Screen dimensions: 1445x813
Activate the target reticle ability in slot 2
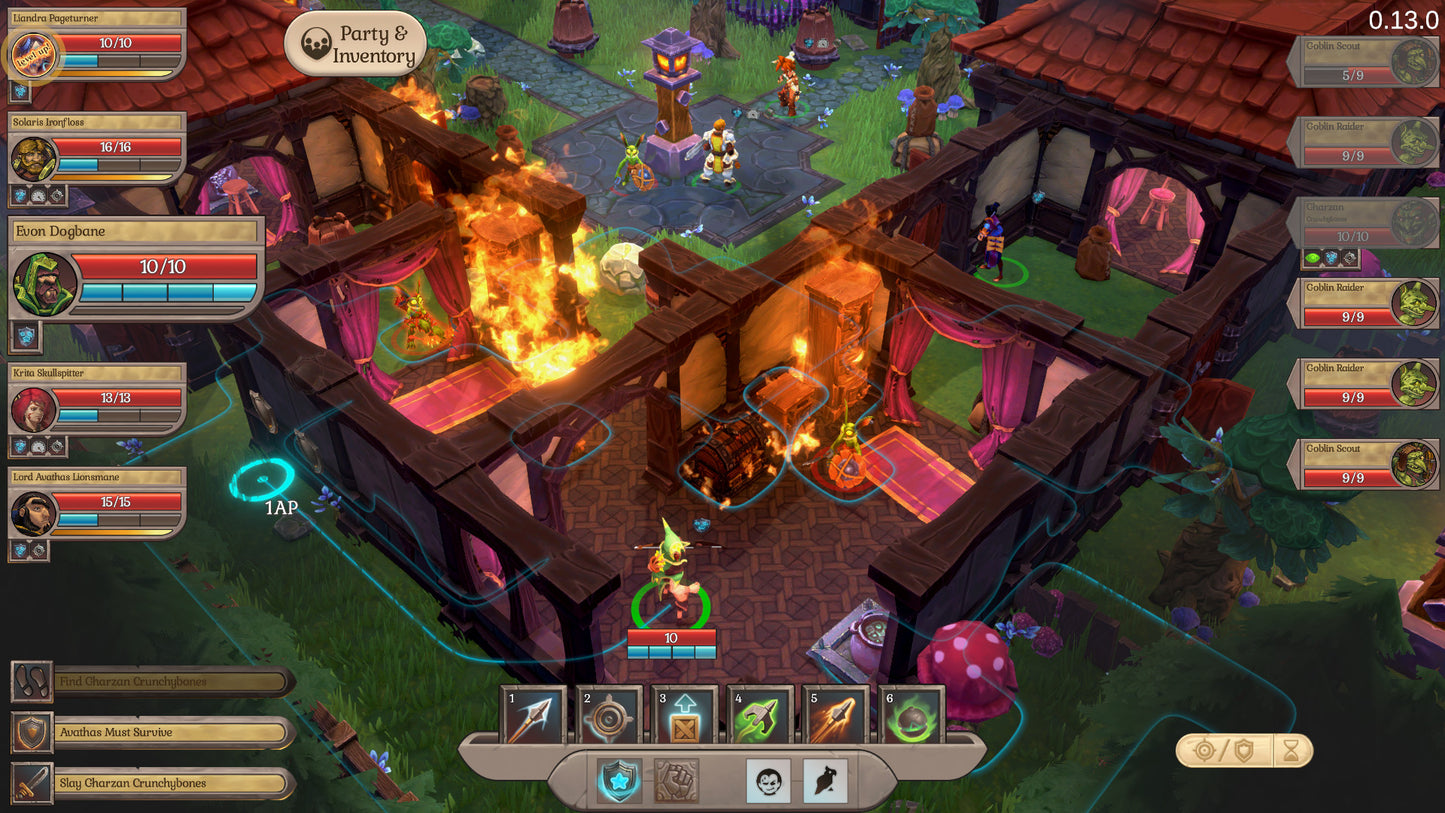coord(609,716)
